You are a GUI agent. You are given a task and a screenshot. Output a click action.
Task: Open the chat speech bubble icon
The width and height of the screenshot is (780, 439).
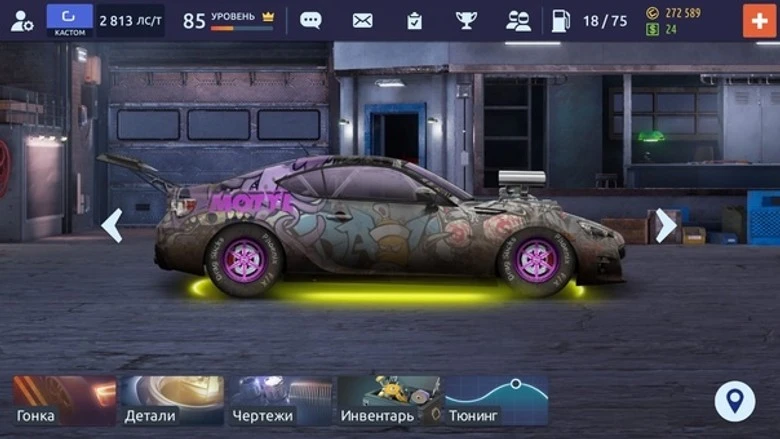pyautogui.click(x=311, y=20)
